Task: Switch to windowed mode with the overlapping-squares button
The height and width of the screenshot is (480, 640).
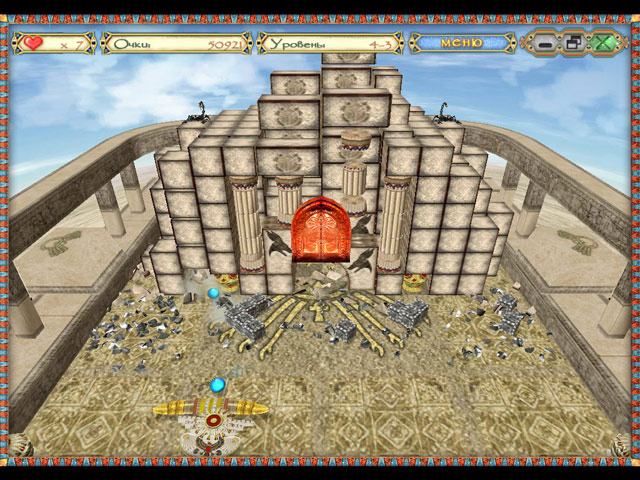Action: (x=574, y=43)
